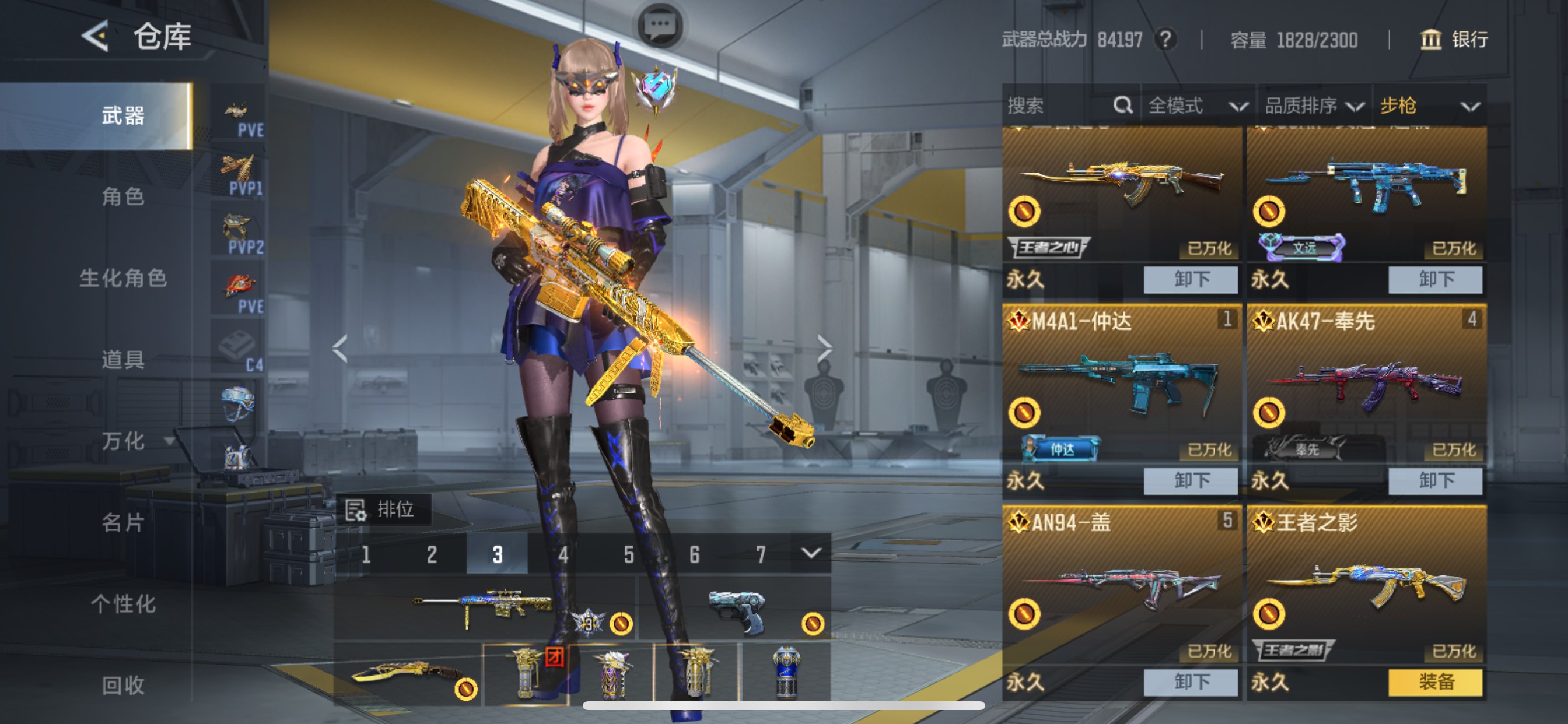This screenshot has width=1568, height=724.
Task: Select the AK47-奉先 weapon card
Action: pos(1366,384)
